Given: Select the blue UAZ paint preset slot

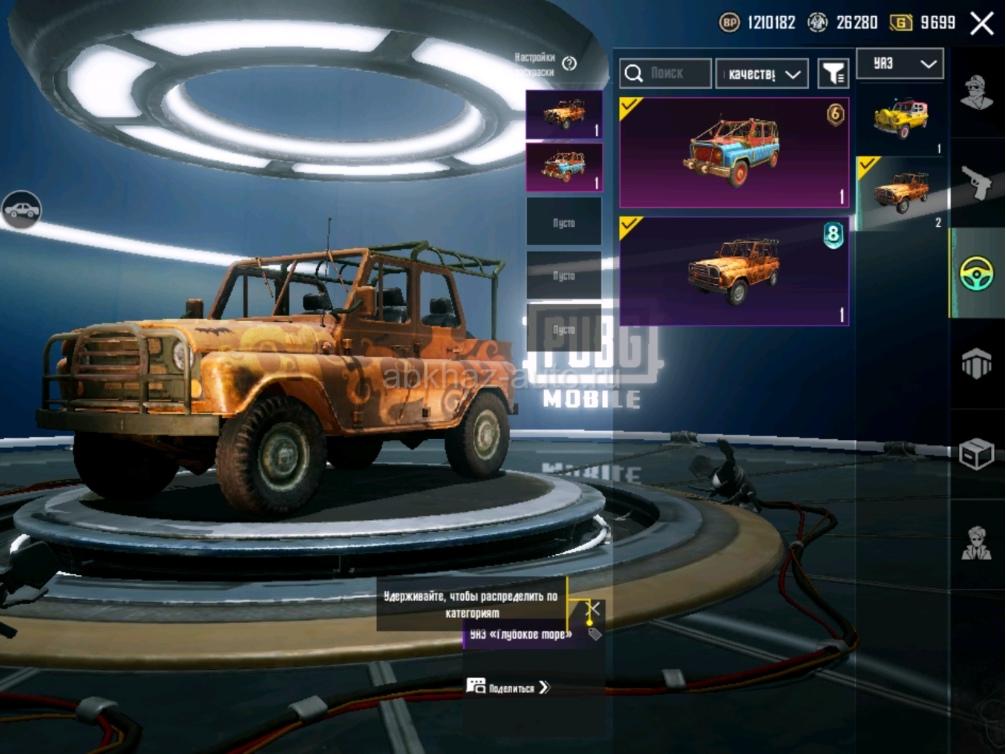Looking at the screenshot, I should point(564,166).
